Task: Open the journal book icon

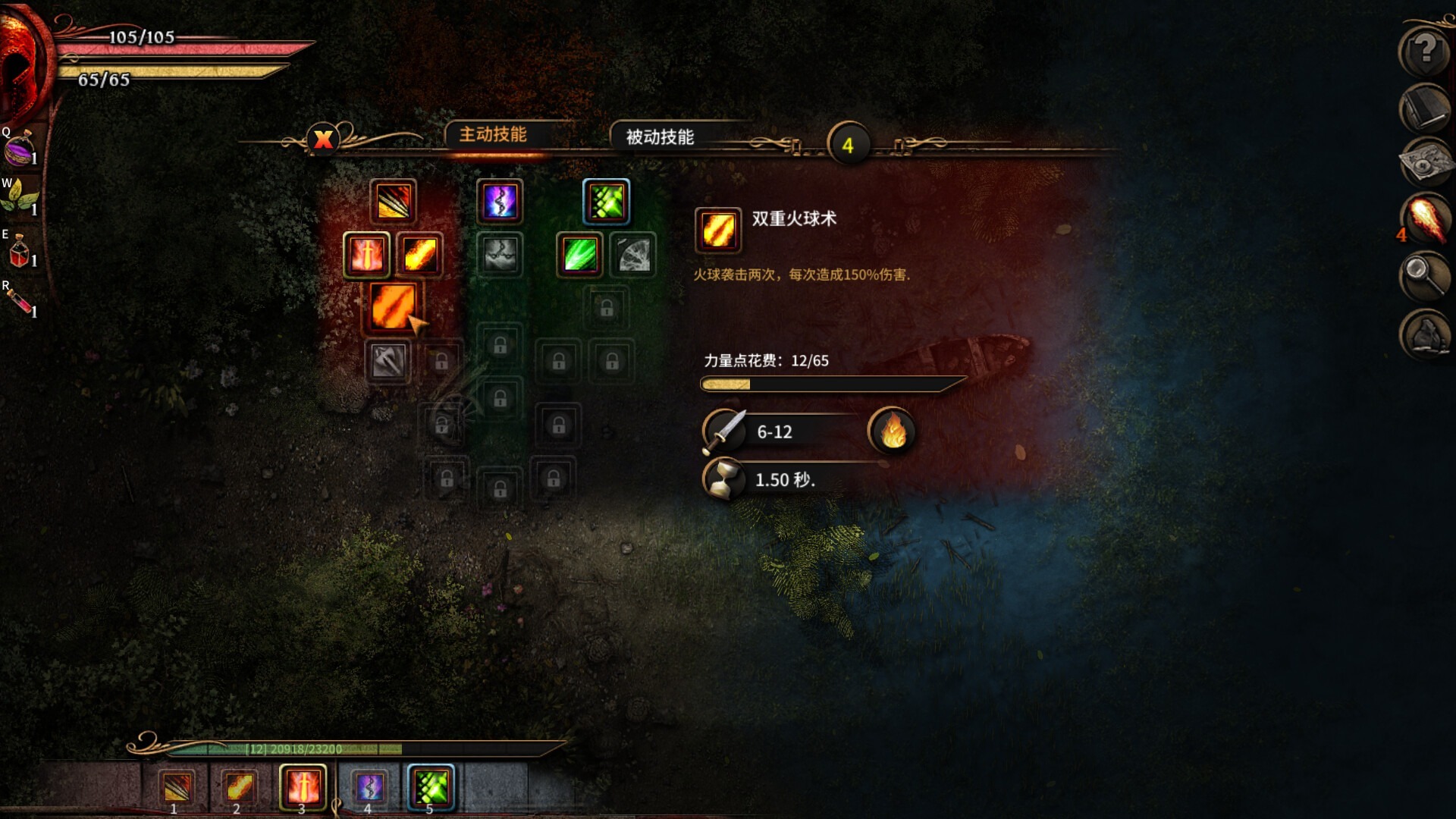Action: (1425, 108)
